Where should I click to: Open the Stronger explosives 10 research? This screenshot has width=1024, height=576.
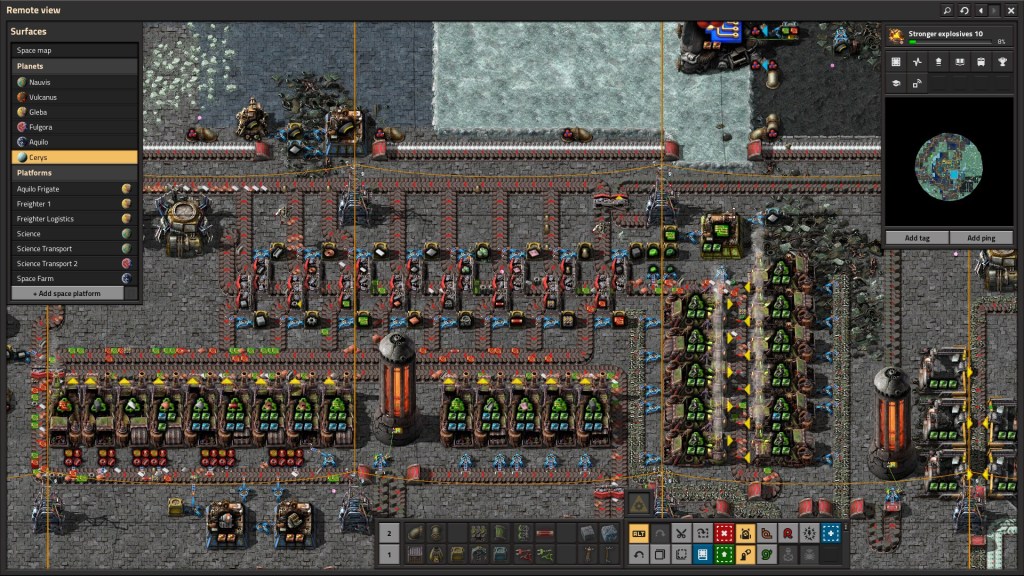click(x=948, y=36)
